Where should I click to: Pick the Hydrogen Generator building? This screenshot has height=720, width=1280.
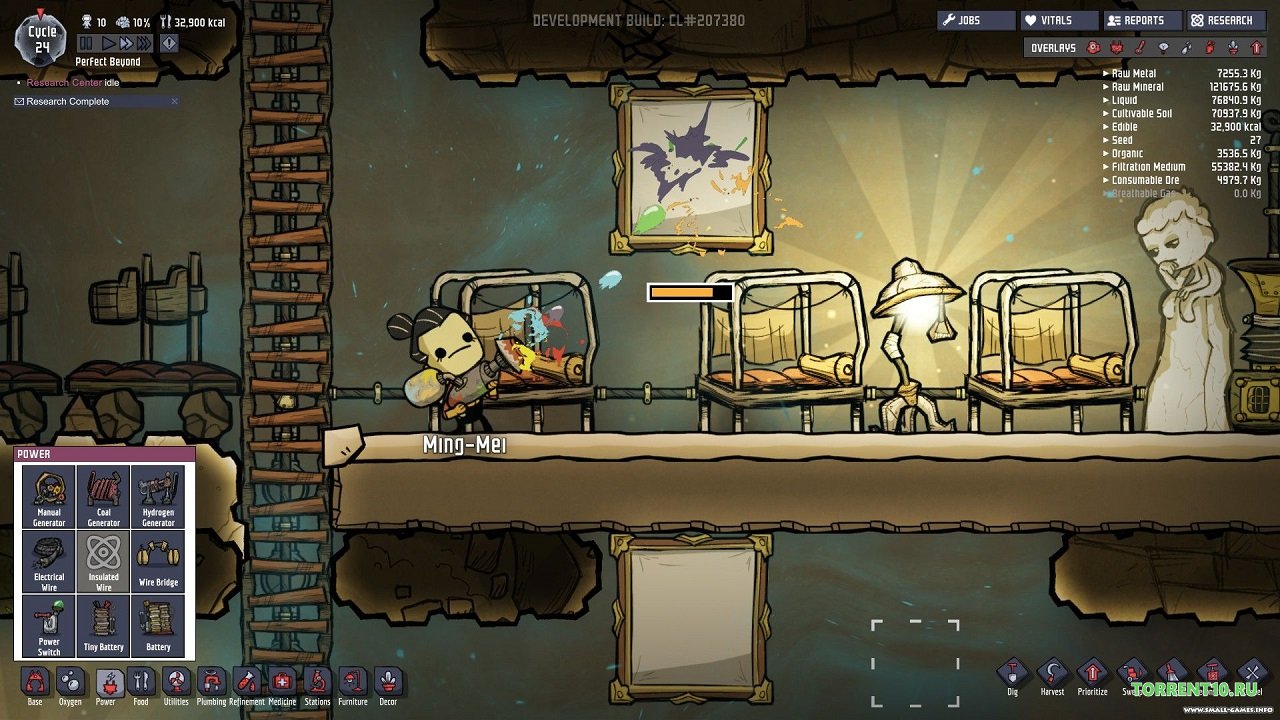[158, 497]
